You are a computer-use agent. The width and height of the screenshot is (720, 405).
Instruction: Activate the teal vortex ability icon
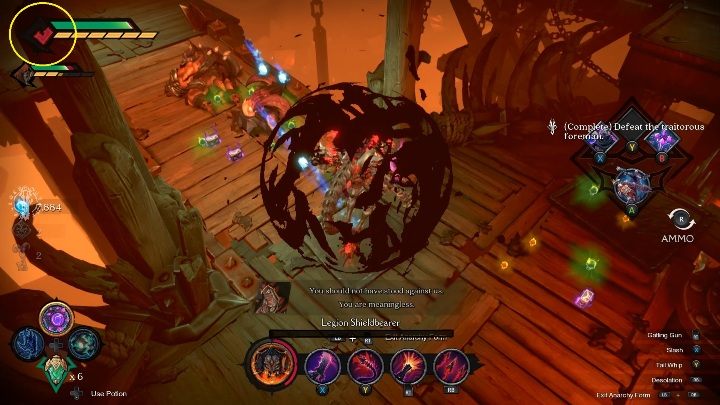[x=84, y=343]
